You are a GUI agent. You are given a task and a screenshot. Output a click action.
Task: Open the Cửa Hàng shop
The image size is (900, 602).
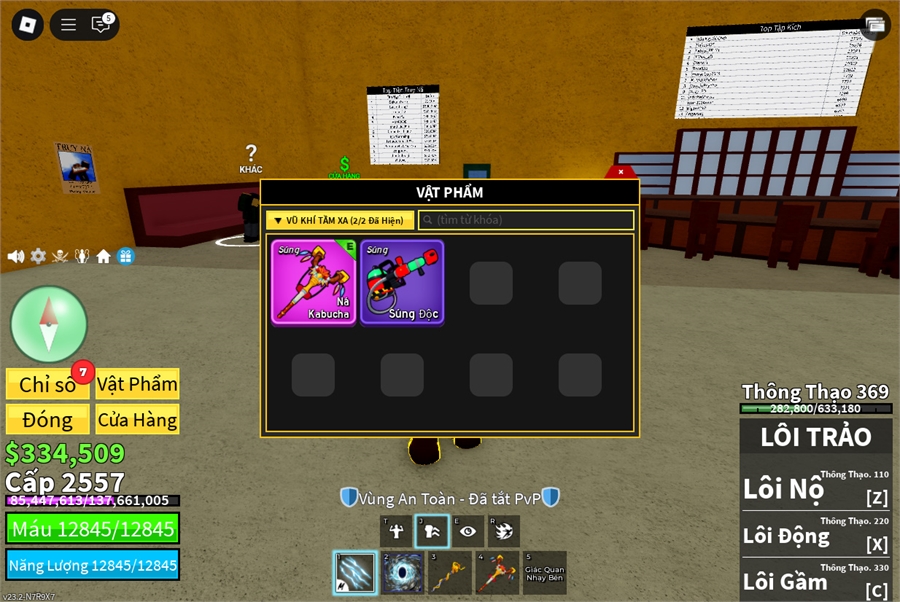(137, 419)
